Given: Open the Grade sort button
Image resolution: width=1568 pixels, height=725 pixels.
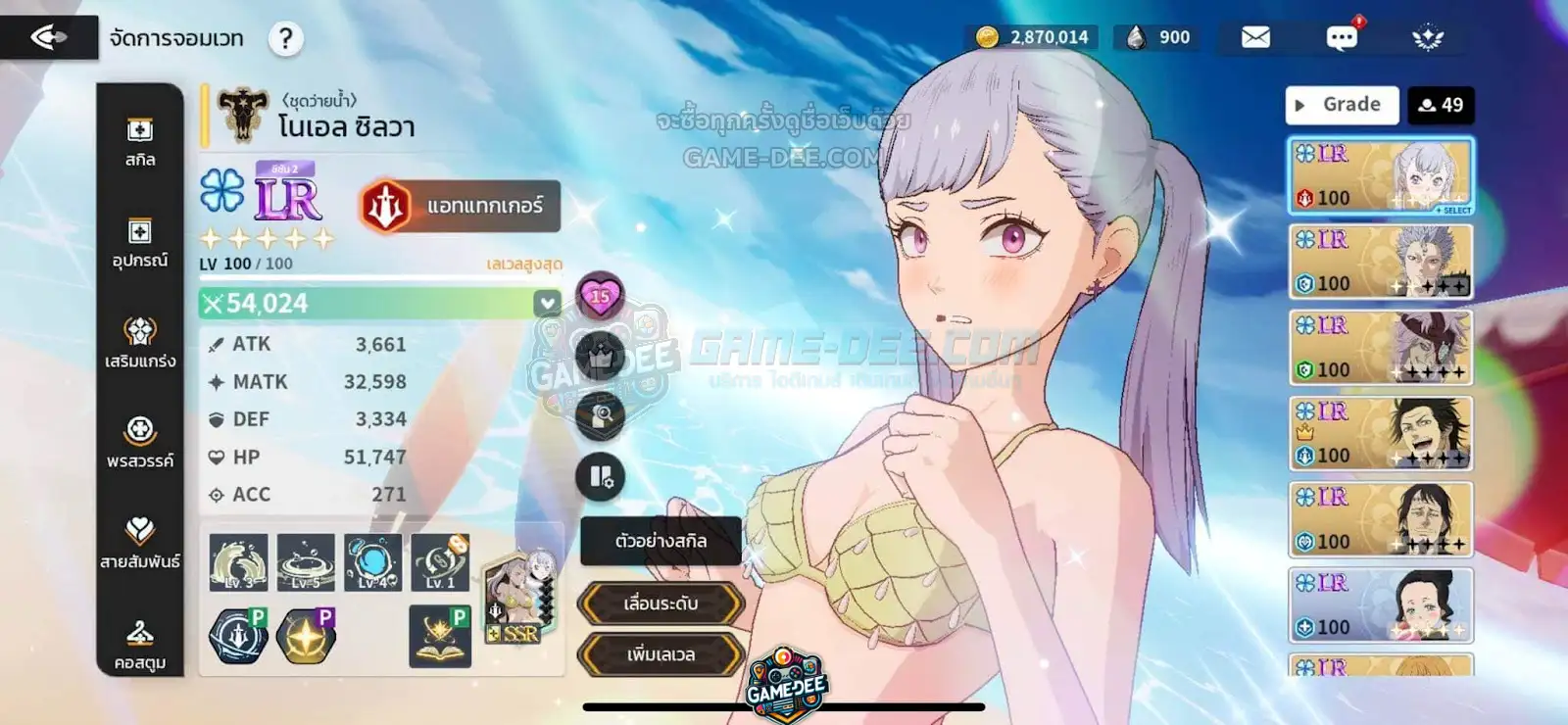Looking at the screenshot, I should point(1341,105).
